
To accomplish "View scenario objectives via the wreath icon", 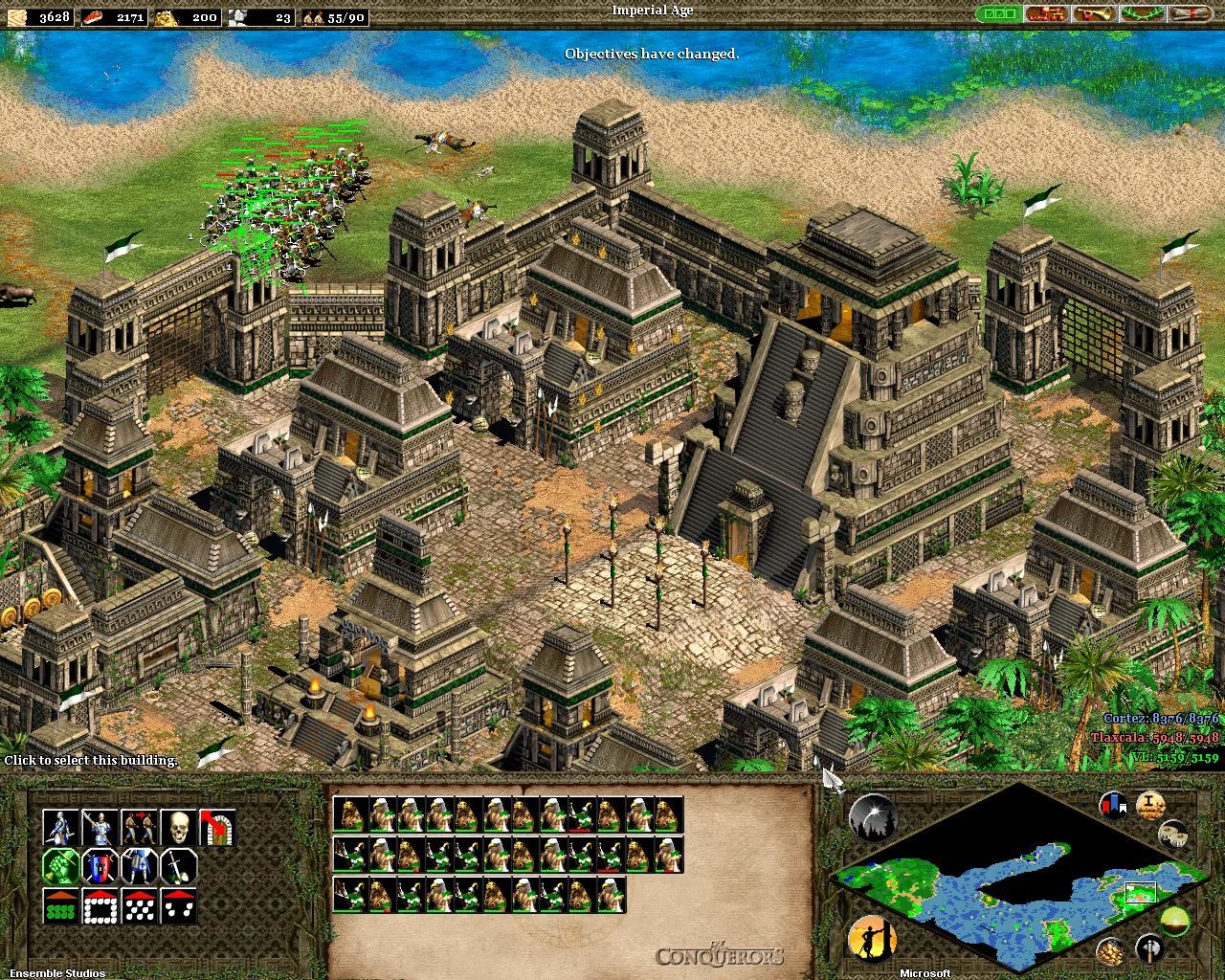I will pyautogui.click(x=1142, y=13).
